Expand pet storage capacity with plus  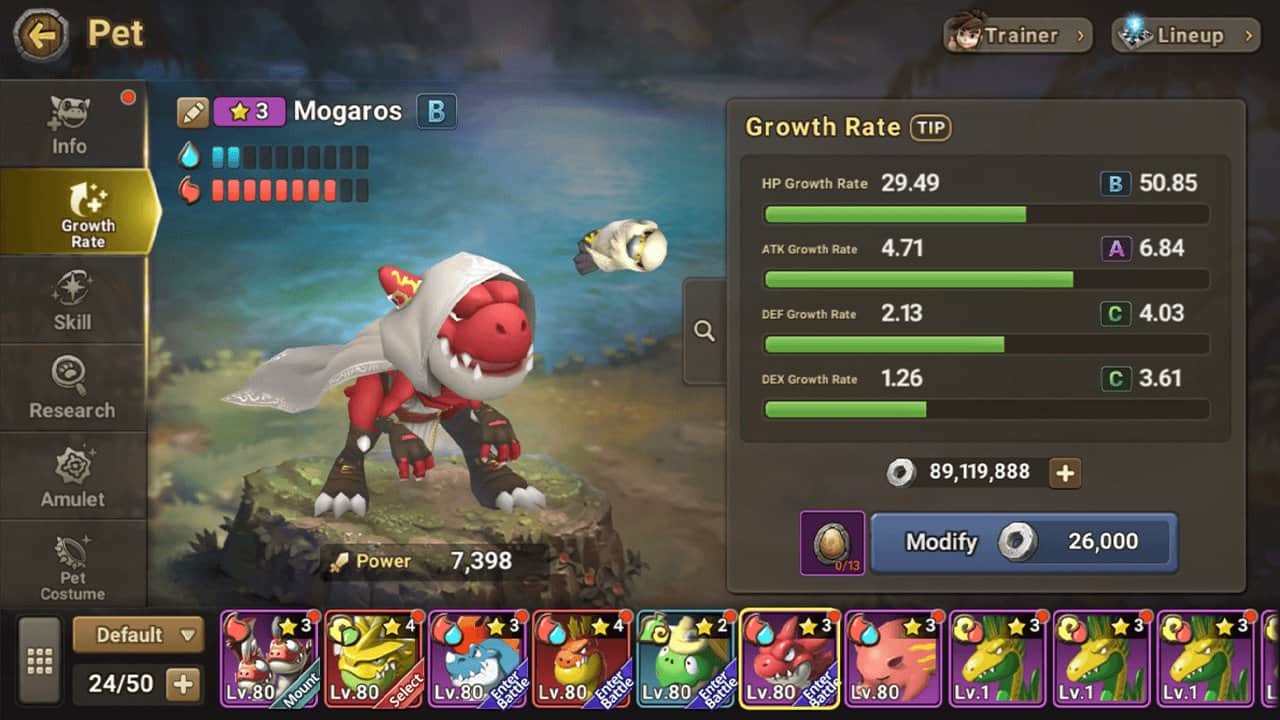(x=183, y=684)
